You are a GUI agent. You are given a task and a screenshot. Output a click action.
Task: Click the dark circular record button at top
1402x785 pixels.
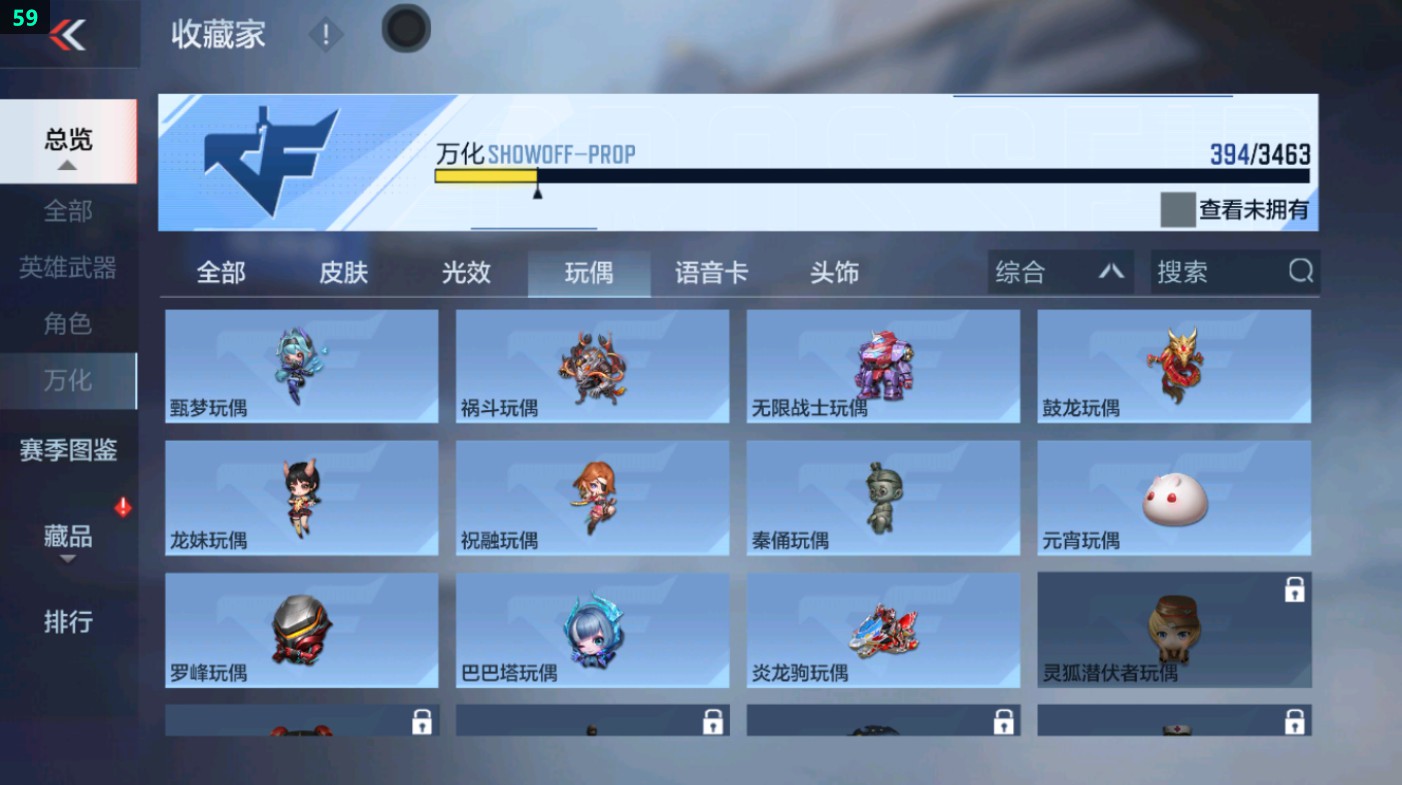coord(405,29)
